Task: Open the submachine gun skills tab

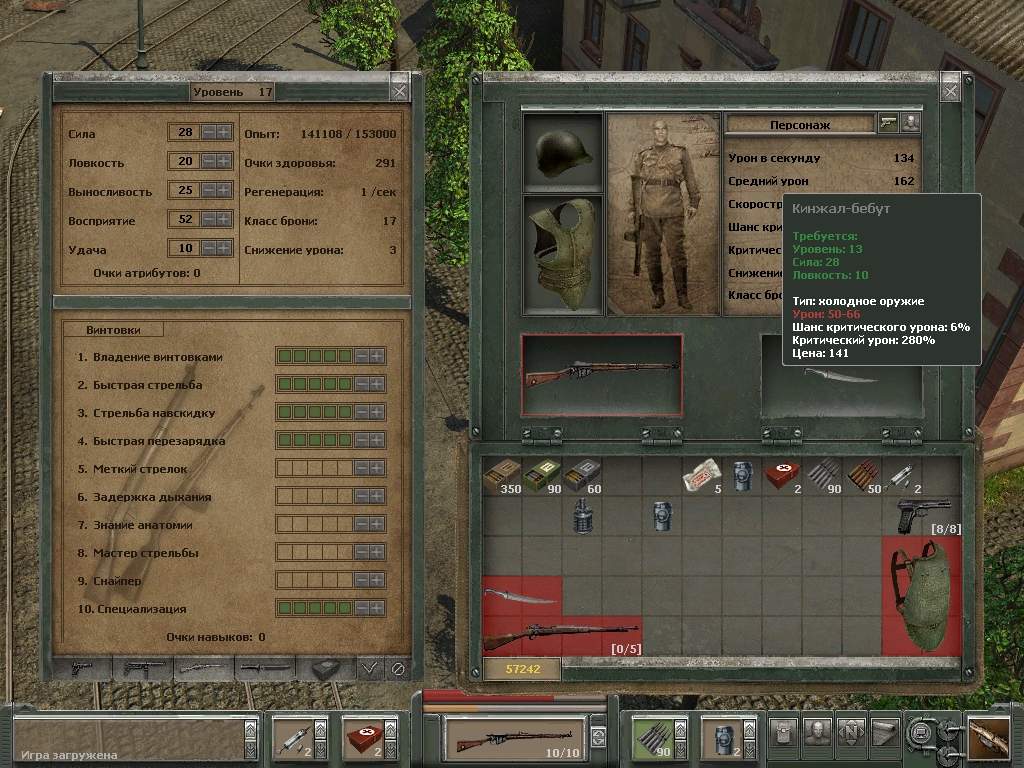Action: pos(143,668)
